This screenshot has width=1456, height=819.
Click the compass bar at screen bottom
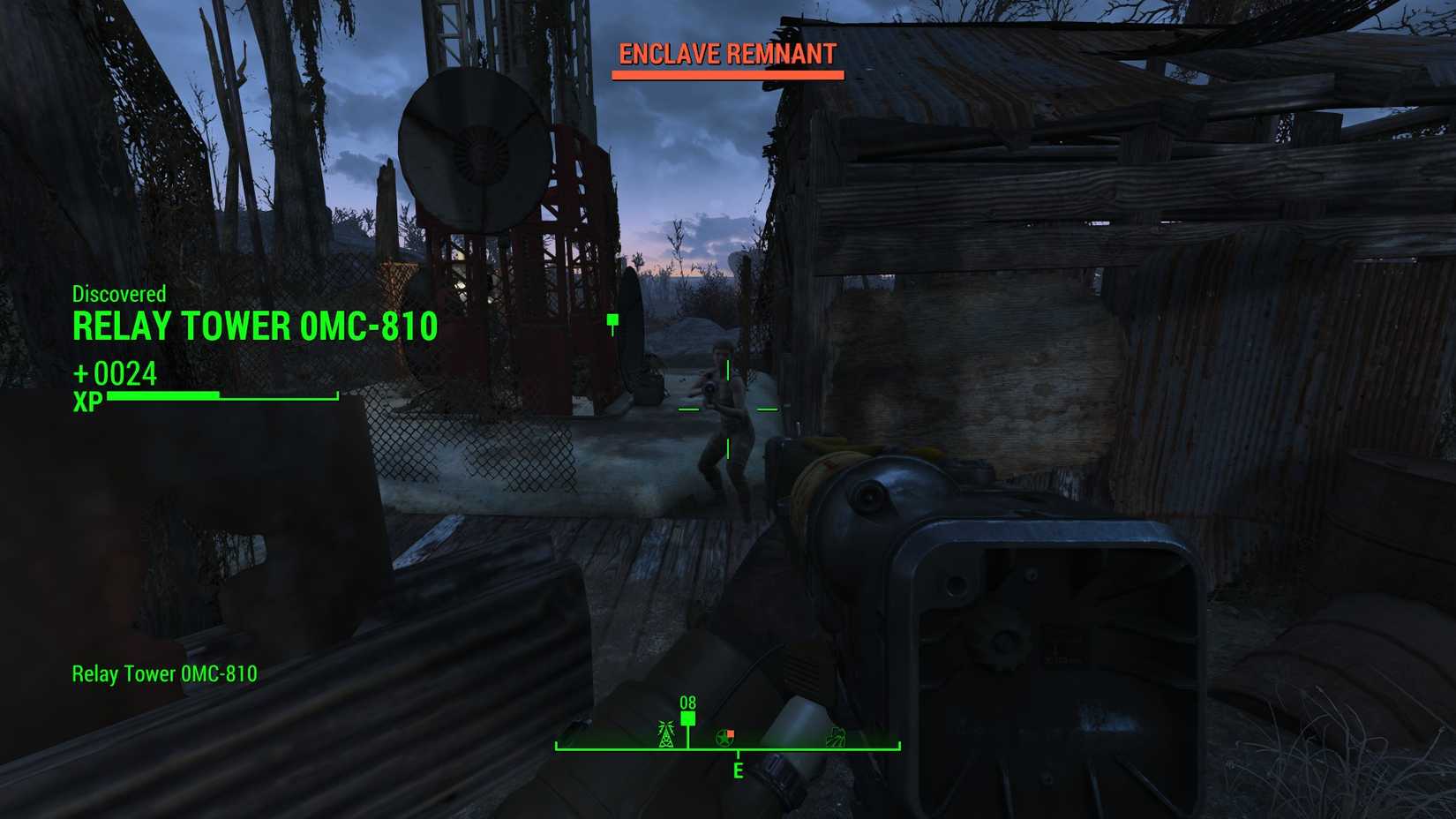728,749
